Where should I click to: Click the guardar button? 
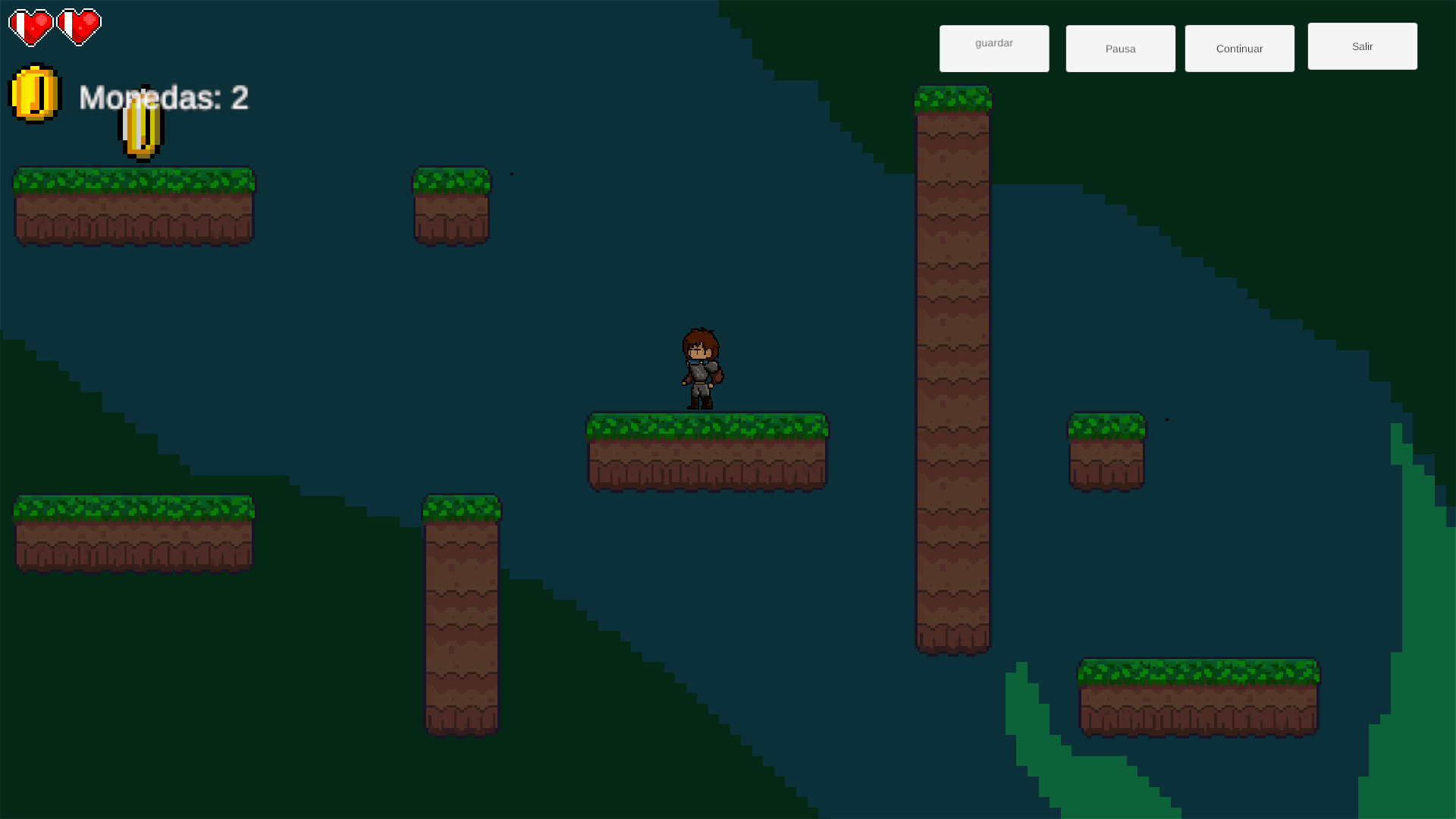tap(994, 49)
